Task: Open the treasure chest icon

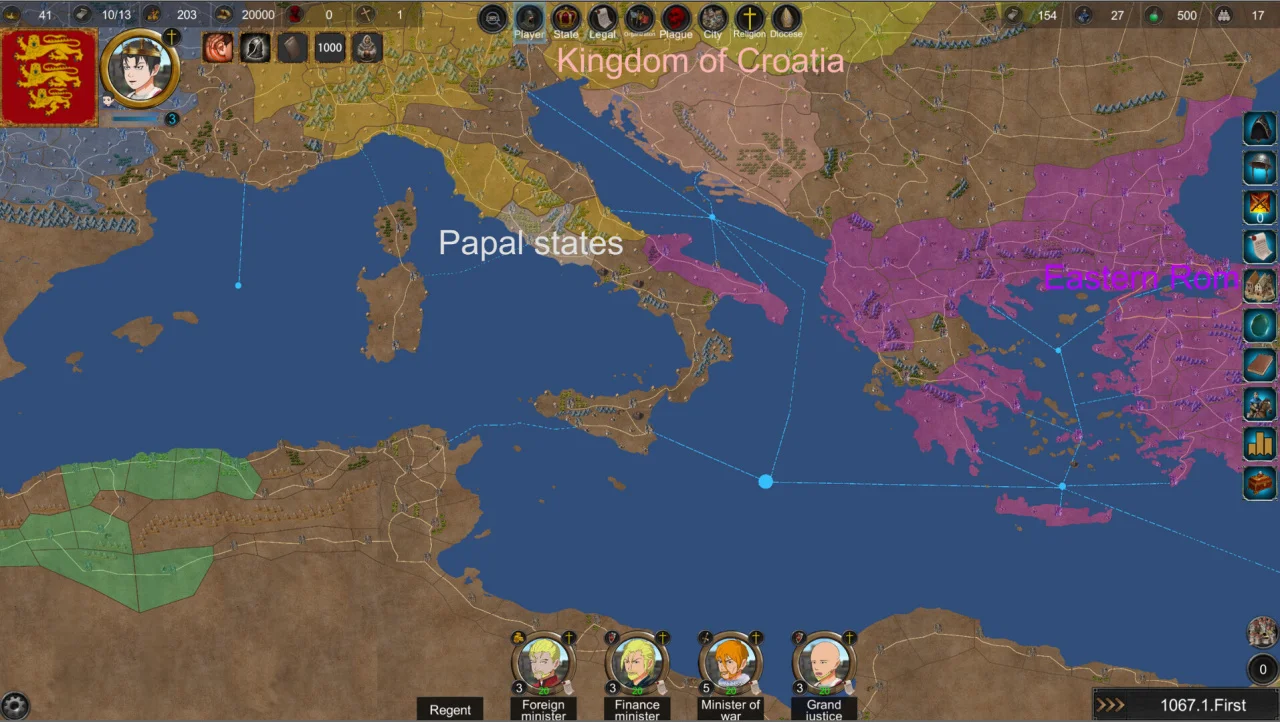Action: tap(1260, 483)
